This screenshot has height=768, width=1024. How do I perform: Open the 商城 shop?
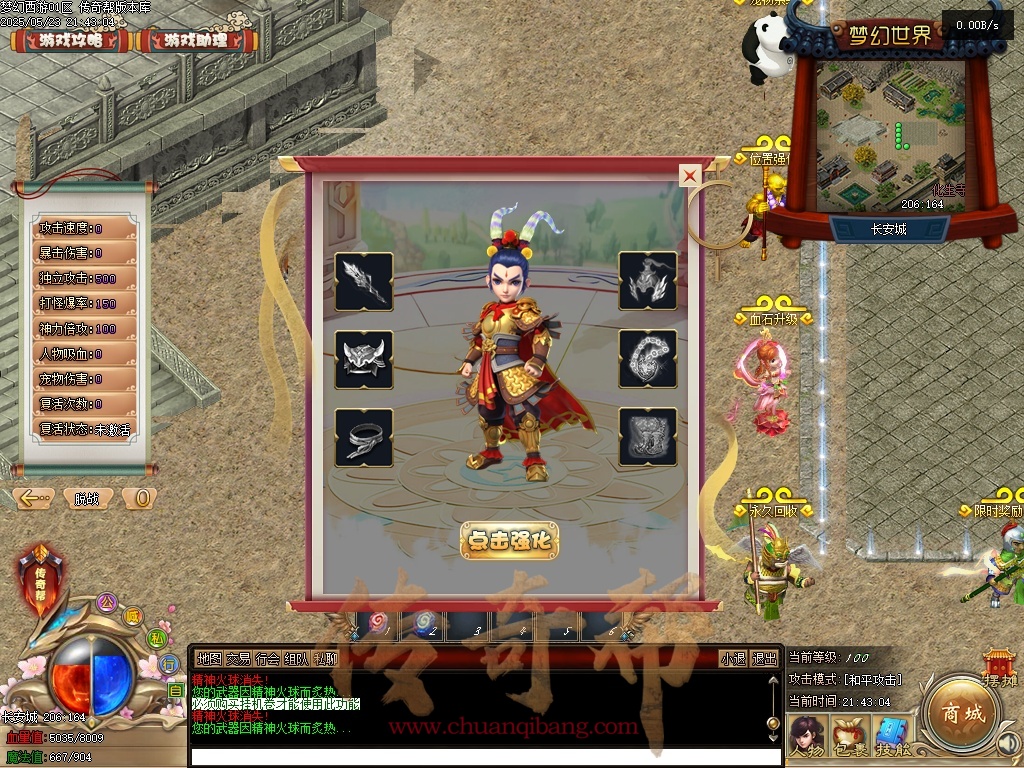point(957,714)
